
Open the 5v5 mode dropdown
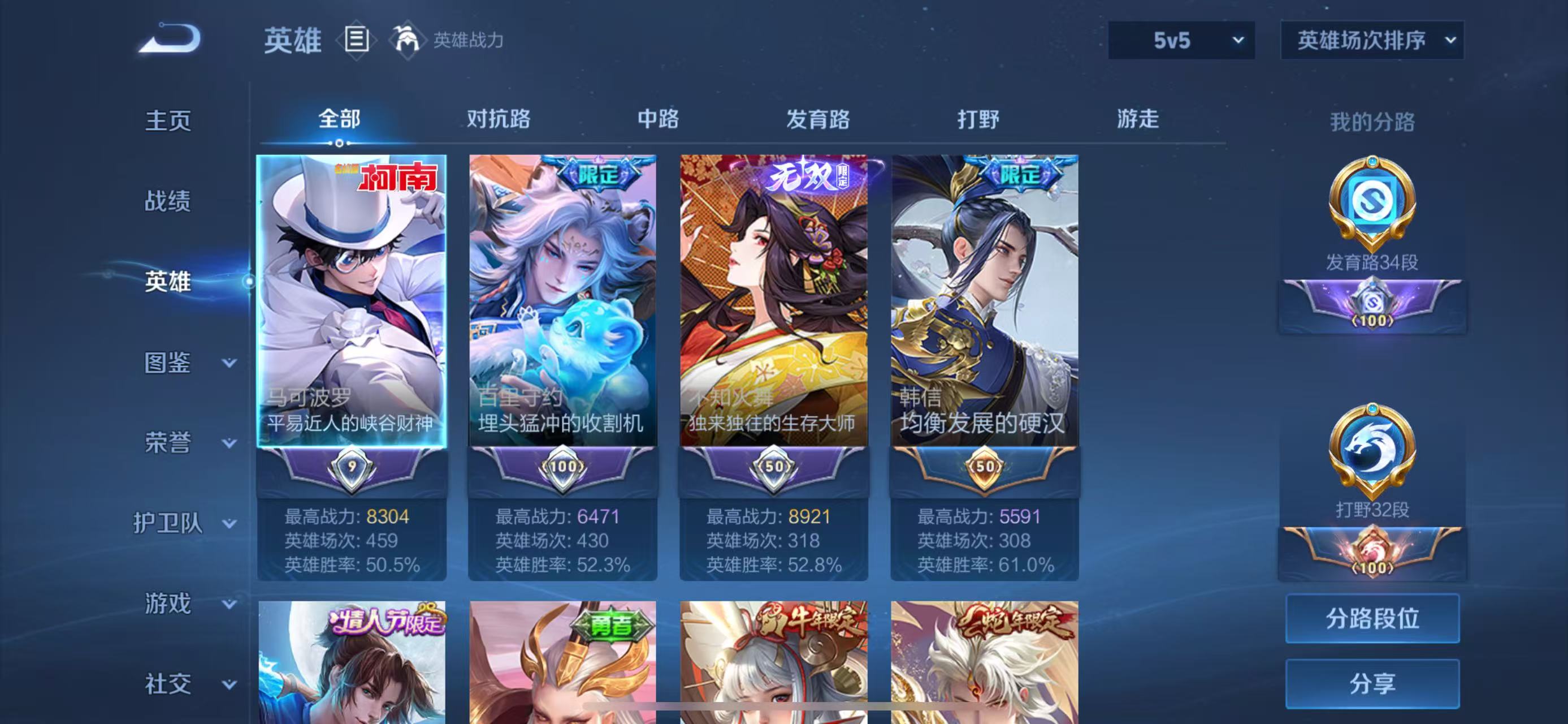pyautogui.click(x=1181, y=41)
